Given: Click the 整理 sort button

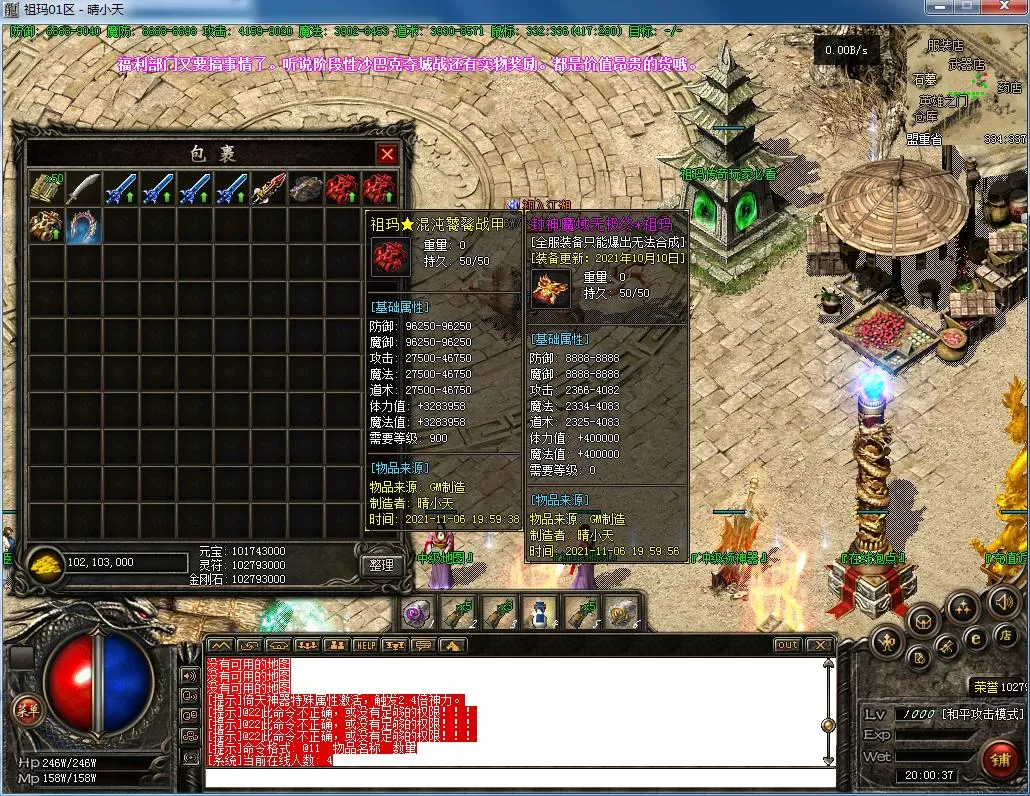Looking at the screenshot, I should point(380,565).
